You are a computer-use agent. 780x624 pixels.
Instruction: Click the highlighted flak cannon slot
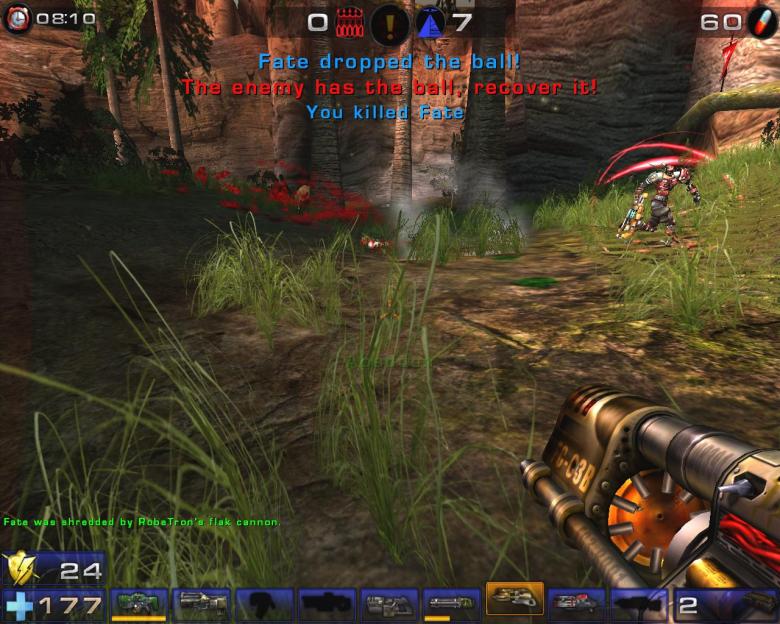(x=514, y=600)
